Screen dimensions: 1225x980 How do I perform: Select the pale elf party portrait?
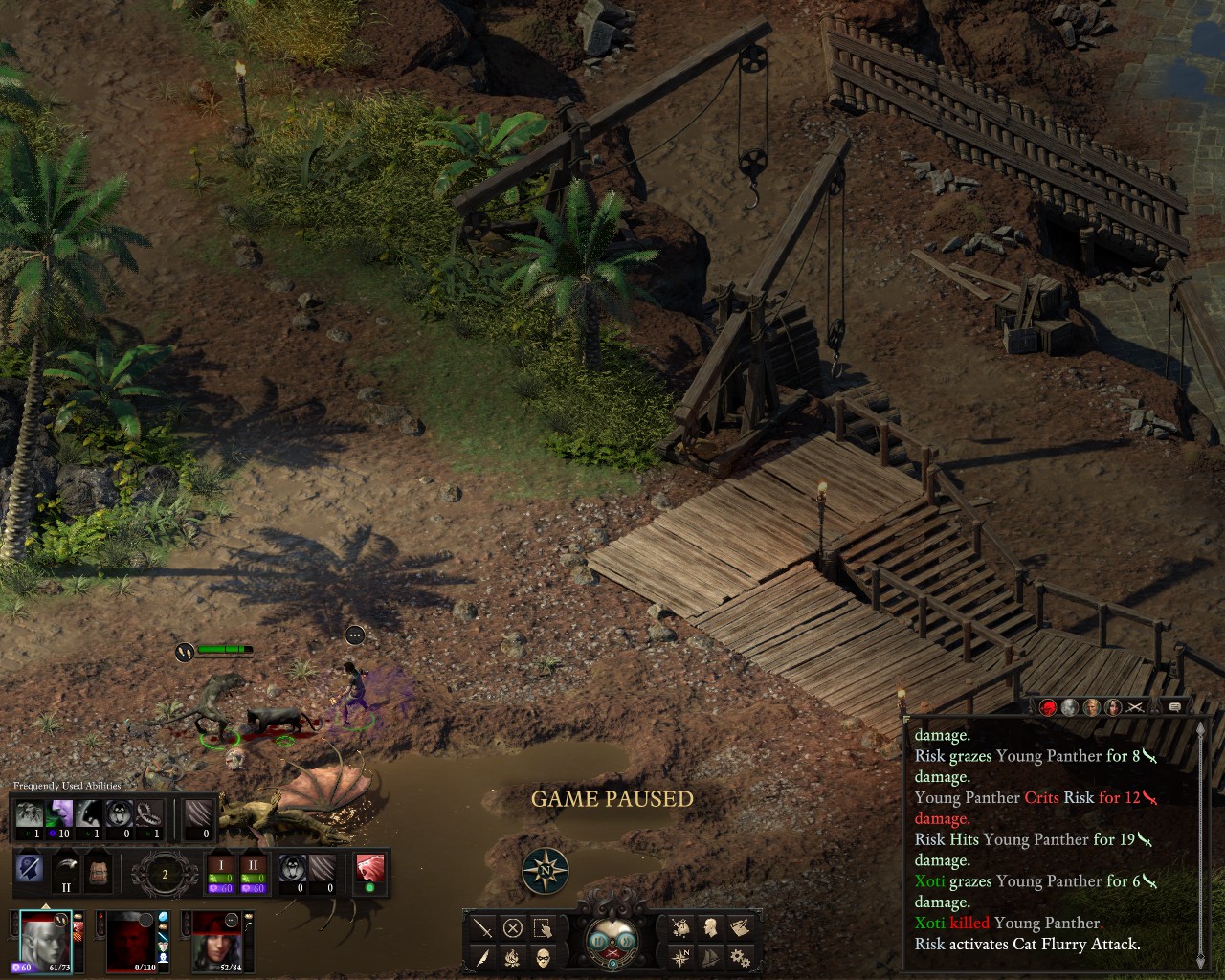coord(44,940)
